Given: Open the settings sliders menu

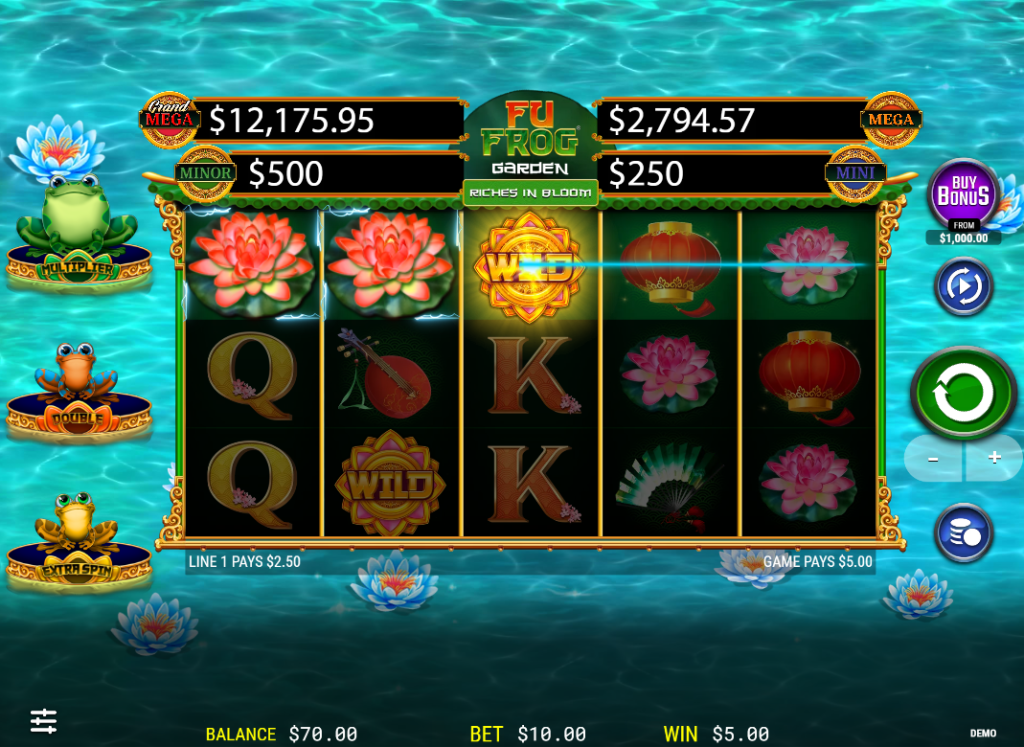Looking at the screenshot, I should [44, 720].
